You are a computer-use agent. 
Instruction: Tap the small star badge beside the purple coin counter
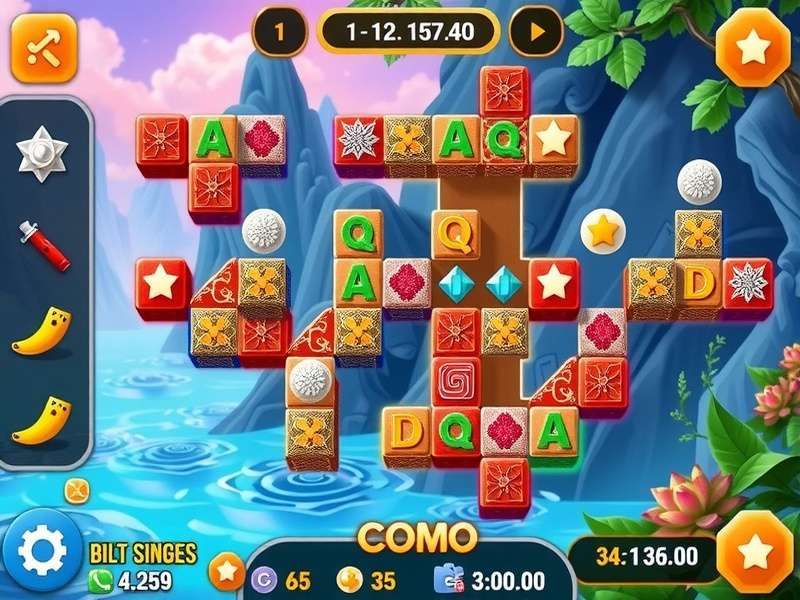click(227, 571)
